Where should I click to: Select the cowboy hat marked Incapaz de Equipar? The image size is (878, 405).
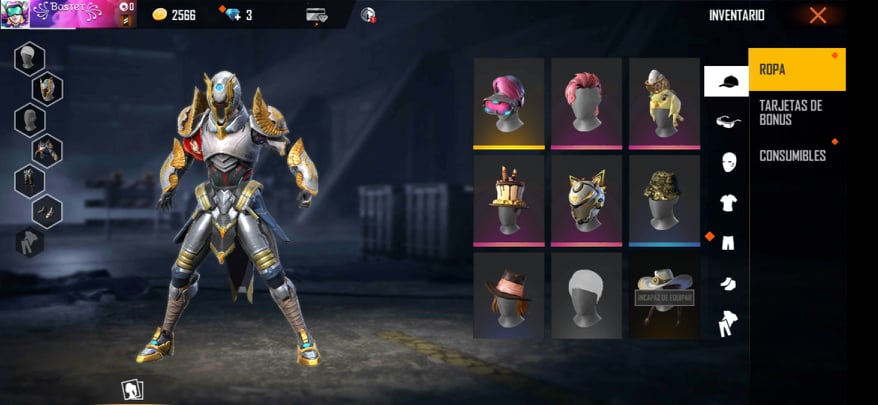click(665, 295)
